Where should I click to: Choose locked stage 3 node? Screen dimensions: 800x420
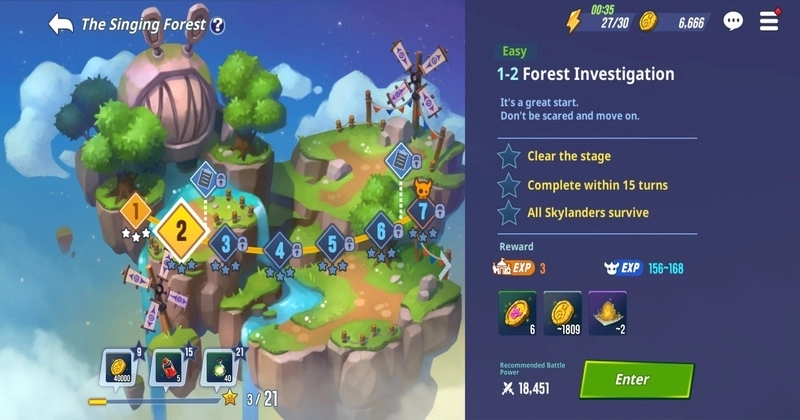point(227,242)
